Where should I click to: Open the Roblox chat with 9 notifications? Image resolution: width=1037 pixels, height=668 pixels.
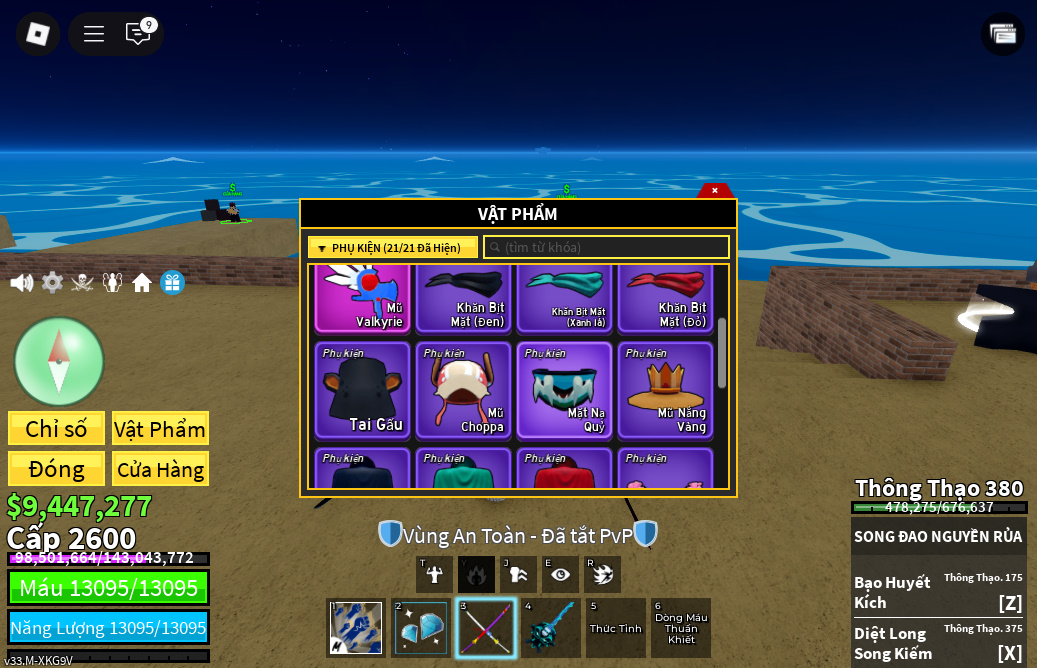click(138, 34)
